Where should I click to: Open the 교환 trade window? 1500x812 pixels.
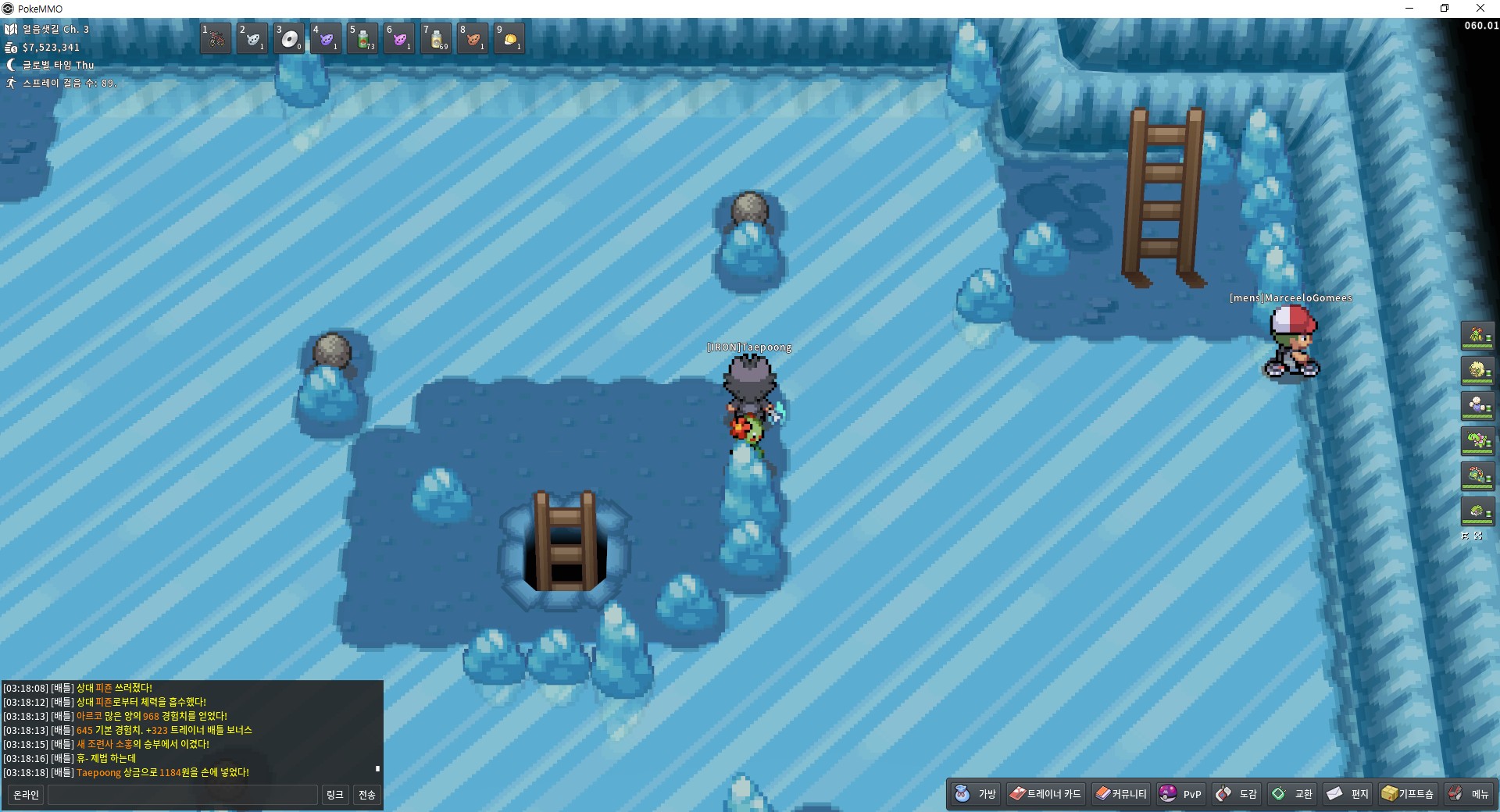1291,794
